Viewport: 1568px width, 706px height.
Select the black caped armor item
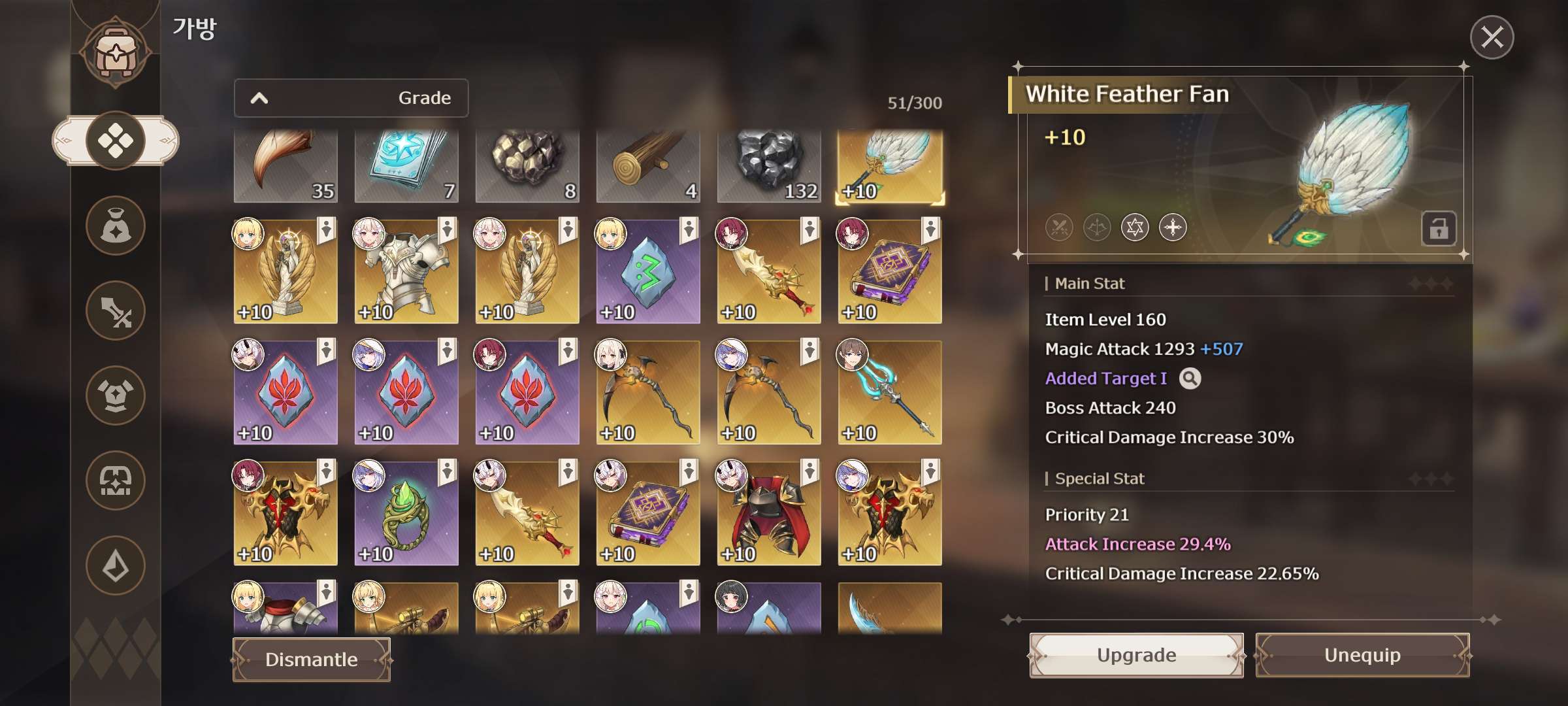768,514
